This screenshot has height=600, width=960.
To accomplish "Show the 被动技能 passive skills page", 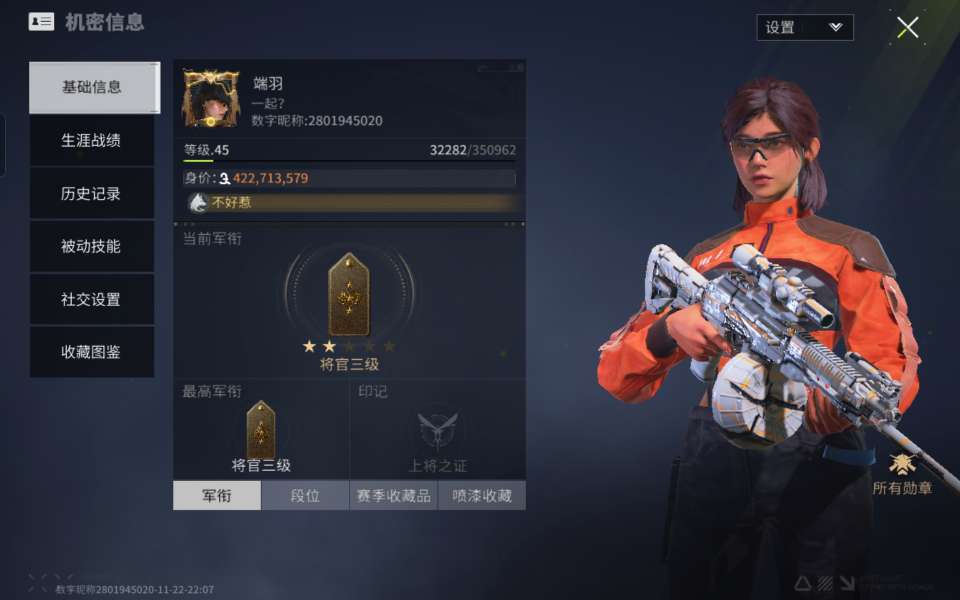I will click(x=92, y=247).
